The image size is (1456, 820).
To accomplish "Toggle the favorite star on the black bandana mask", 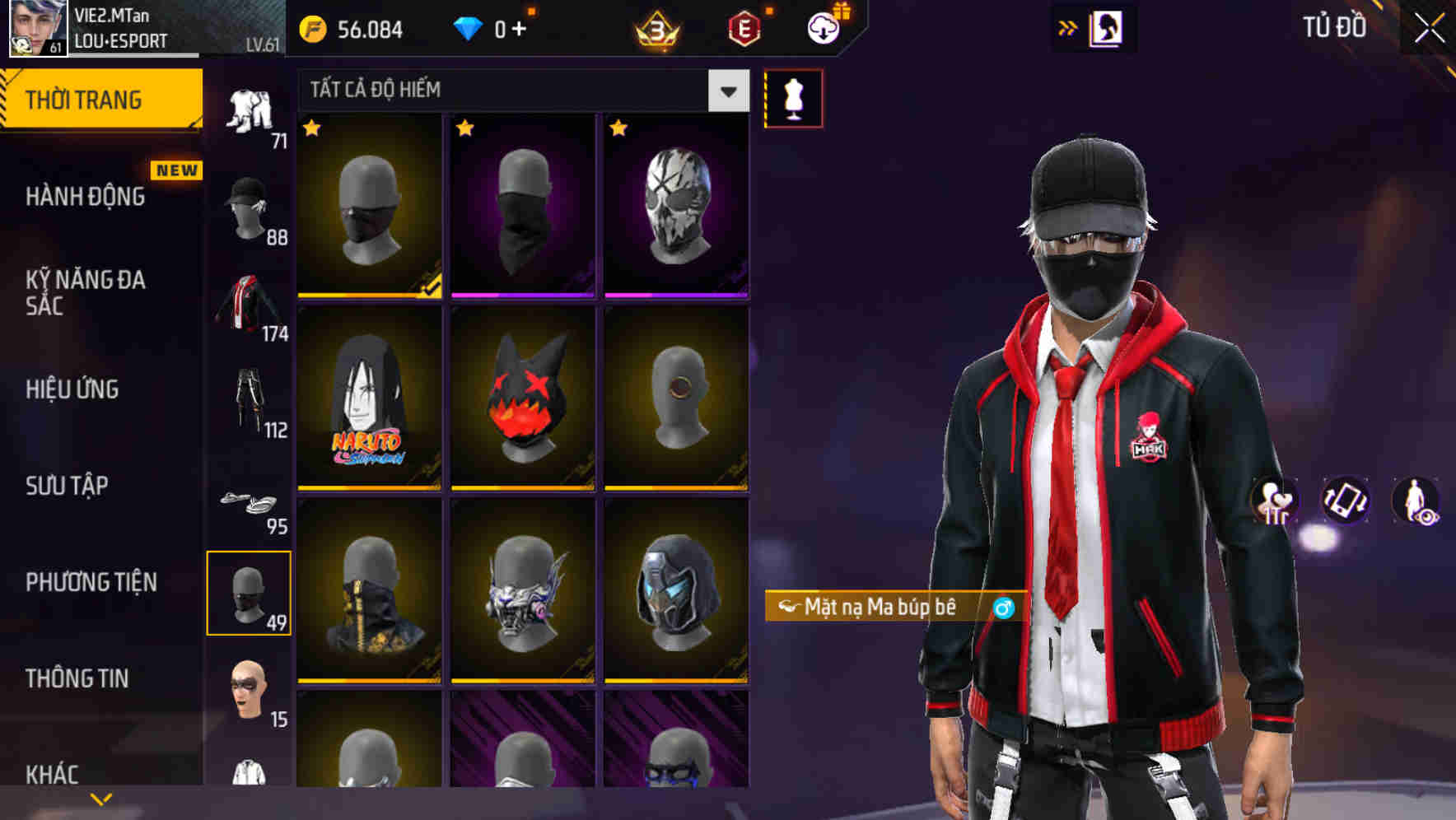I will 466,129.
